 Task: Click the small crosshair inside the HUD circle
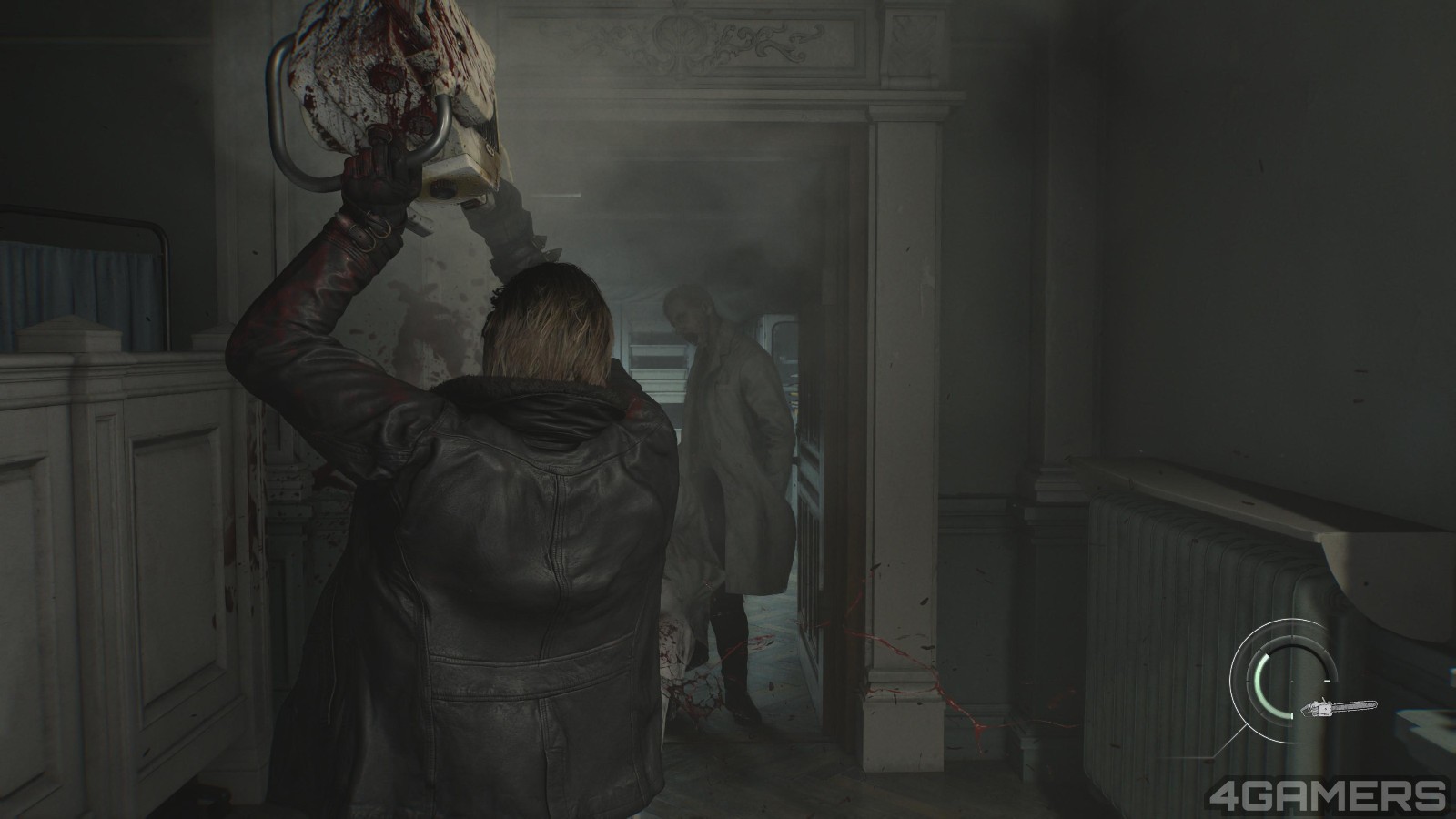[1291, 681]
